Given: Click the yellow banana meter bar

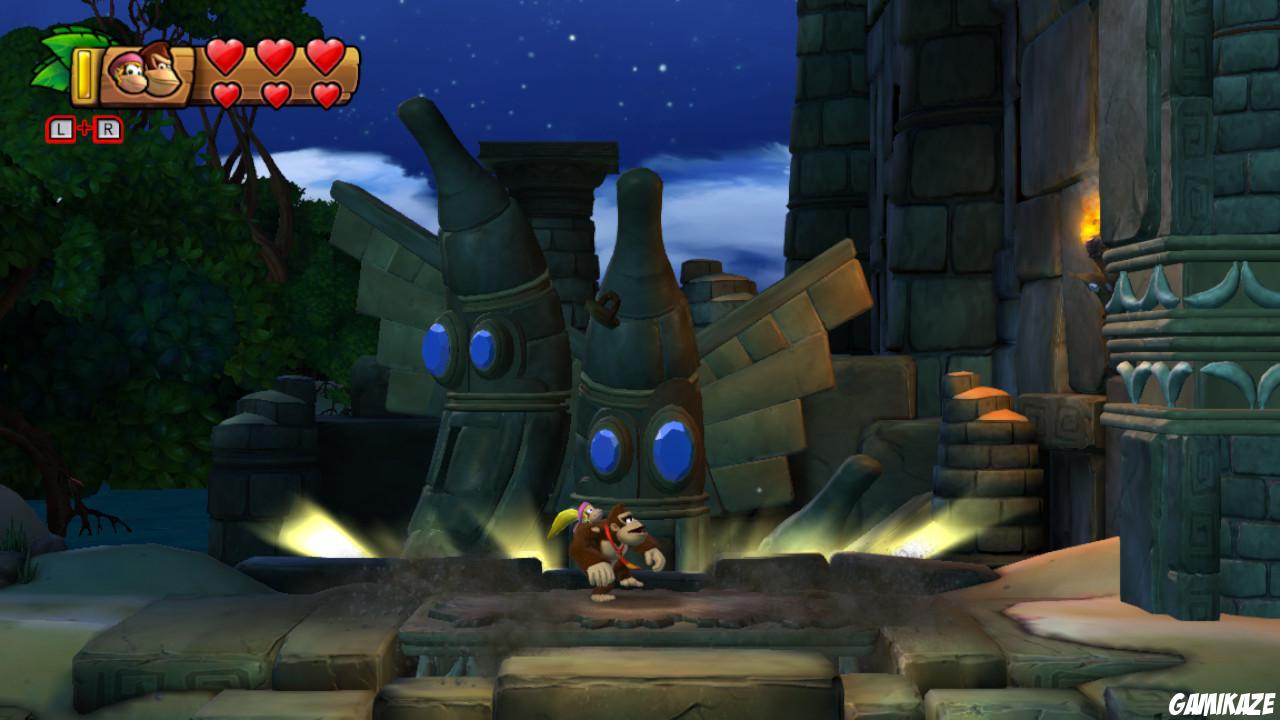Looking at the screenshot, I should point(85,75).
